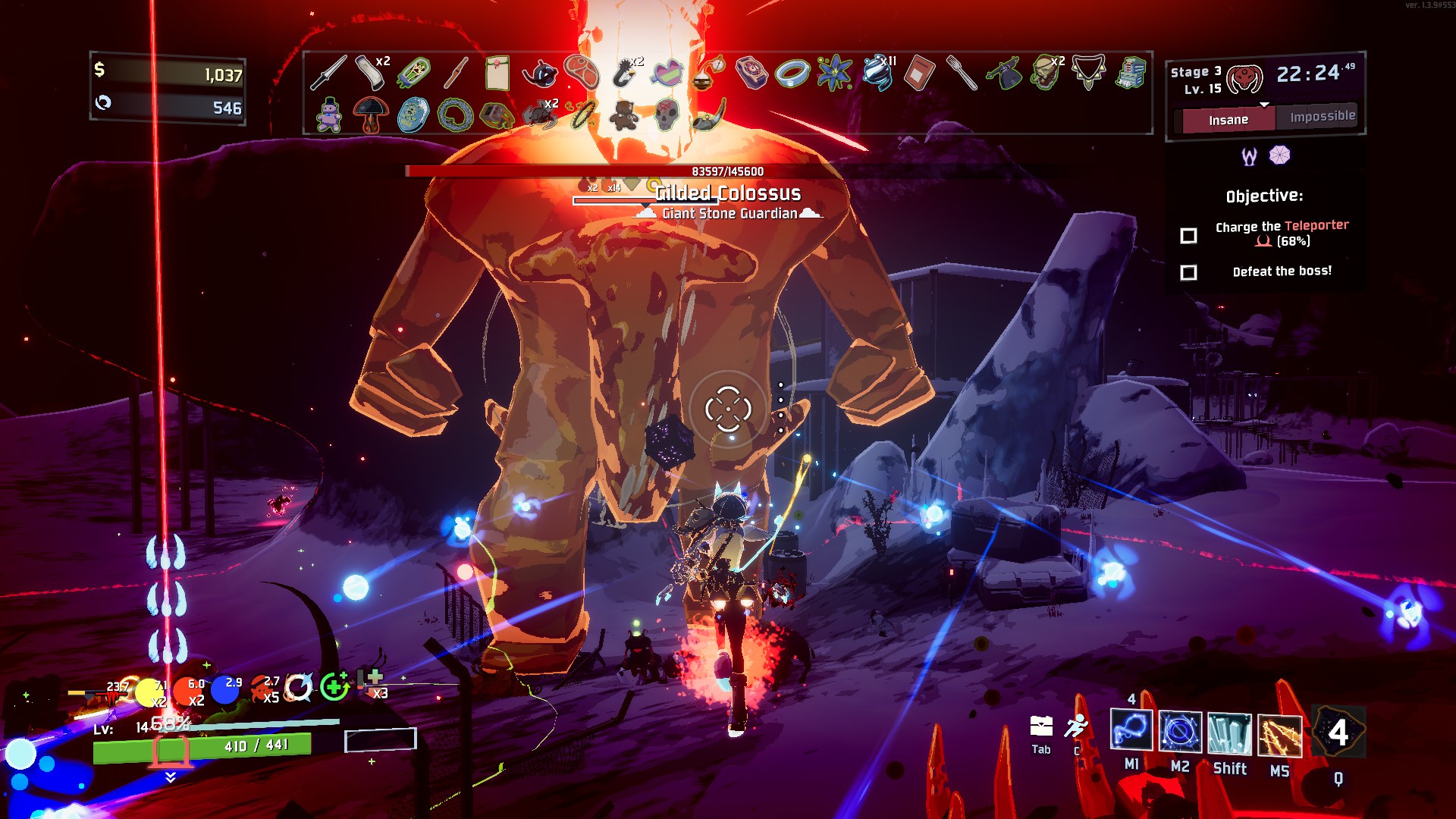Activate the M5 golden constellation special skill
Viewport: 1456px width, 819px height.
(1279, 736)
